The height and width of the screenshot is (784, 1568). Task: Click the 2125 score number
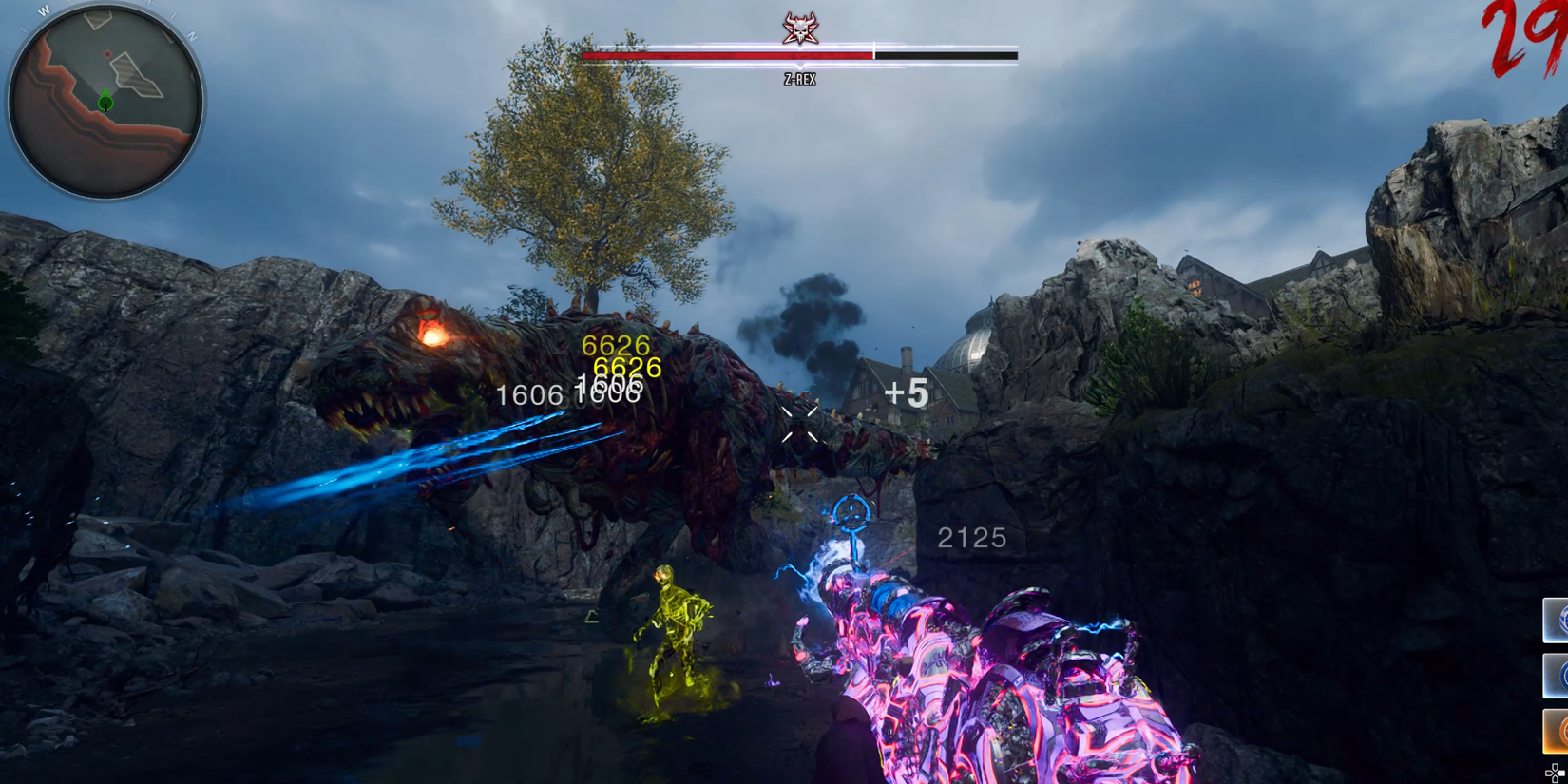point(971,538)
